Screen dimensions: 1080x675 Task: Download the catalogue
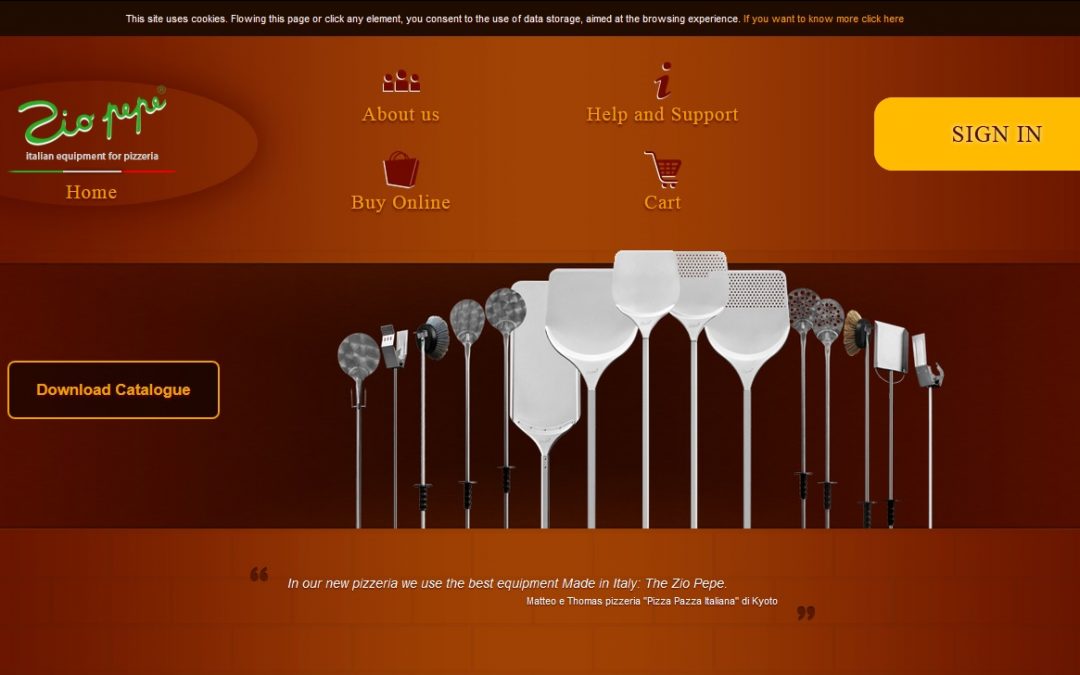click(113, 390)
